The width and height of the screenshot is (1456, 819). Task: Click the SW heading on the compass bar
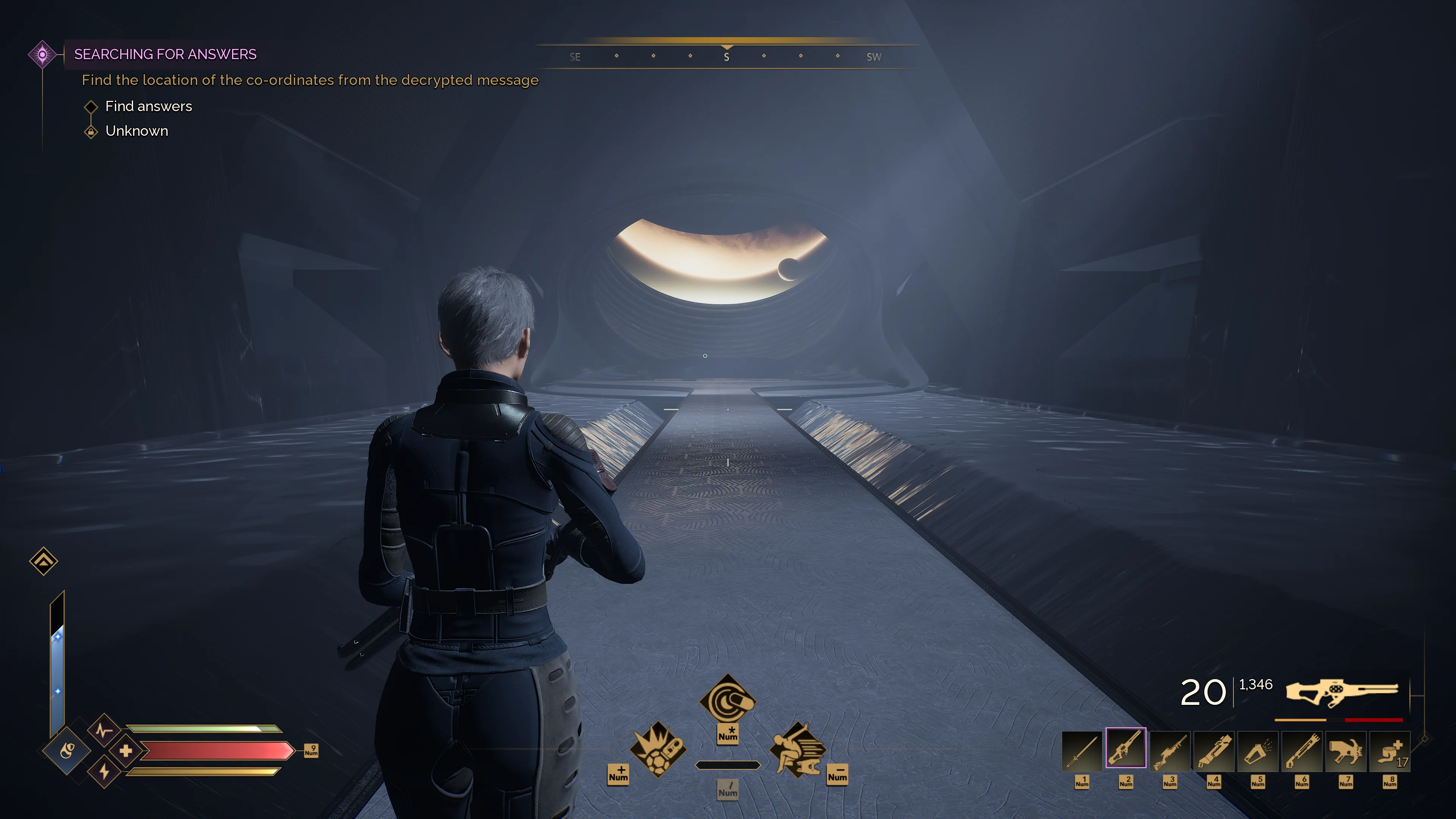874,56
